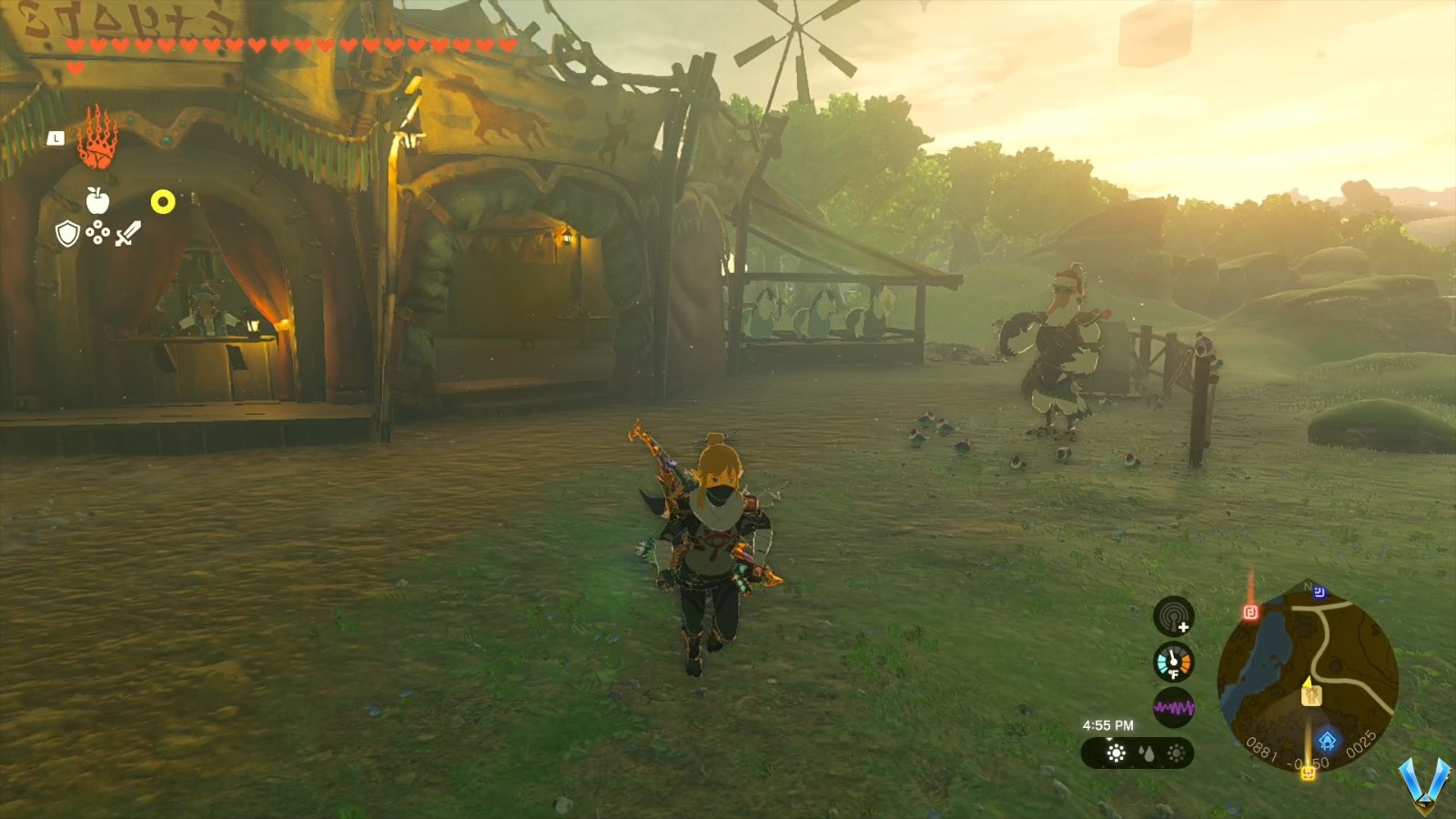Expand the N compass marker on the minimap
The image size is (1456, 819).
(x=1307, y=587)
